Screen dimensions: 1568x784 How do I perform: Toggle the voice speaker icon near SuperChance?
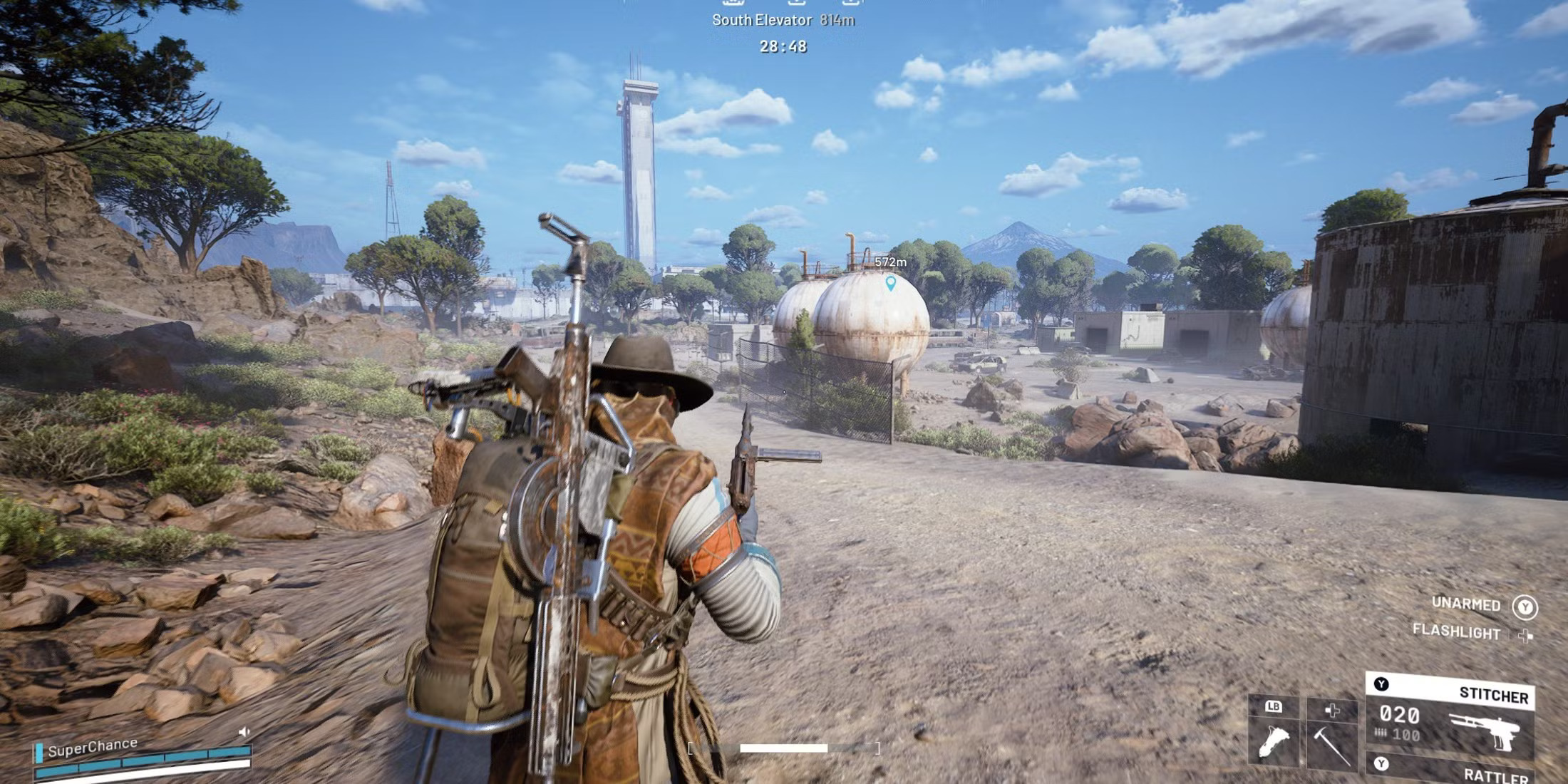[244, 732]
